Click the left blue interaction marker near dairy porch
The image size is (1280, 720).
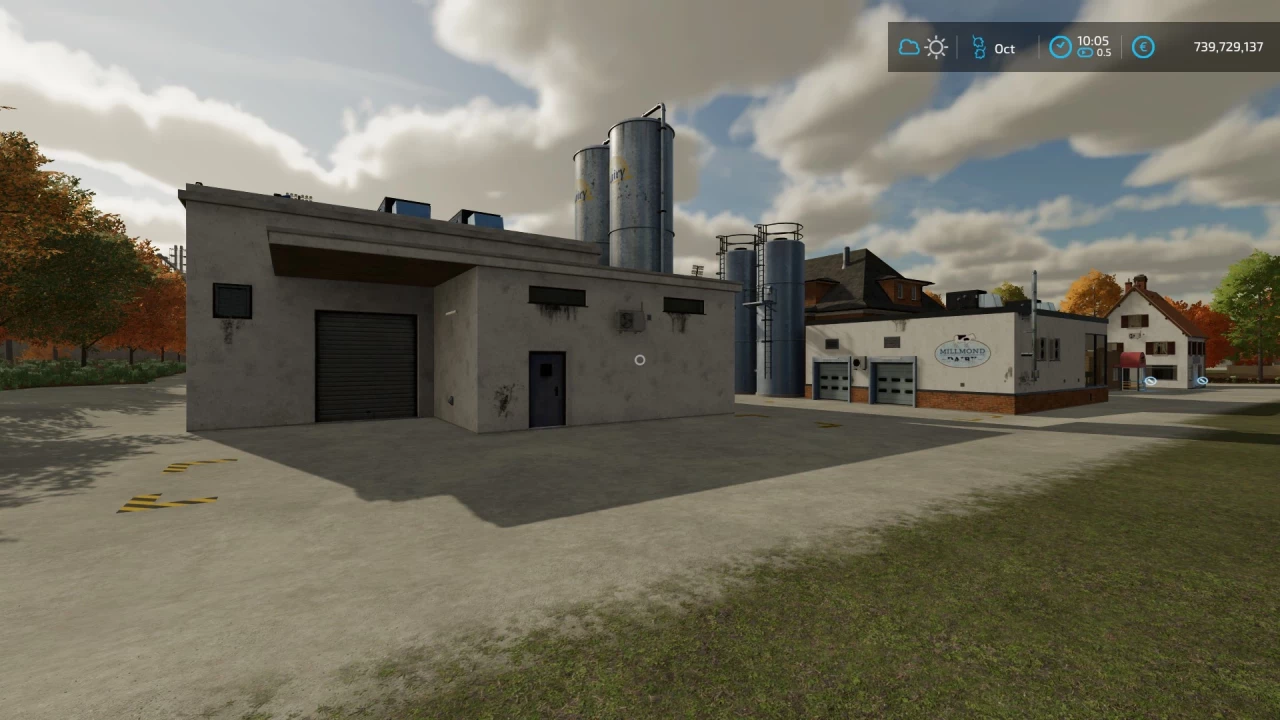[1150, 381]
